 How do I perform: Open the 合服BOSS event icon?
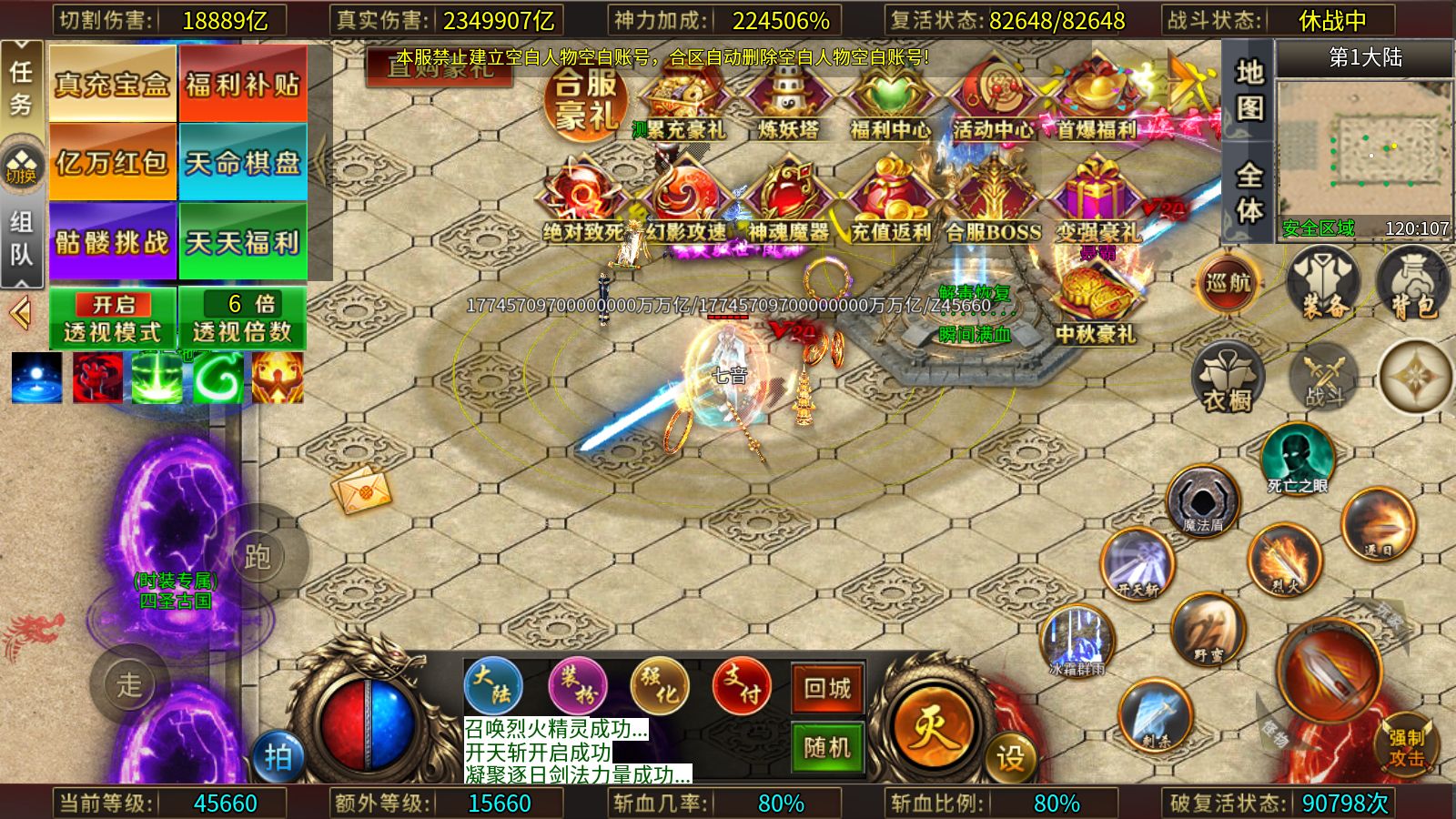[x=992, y=205]
